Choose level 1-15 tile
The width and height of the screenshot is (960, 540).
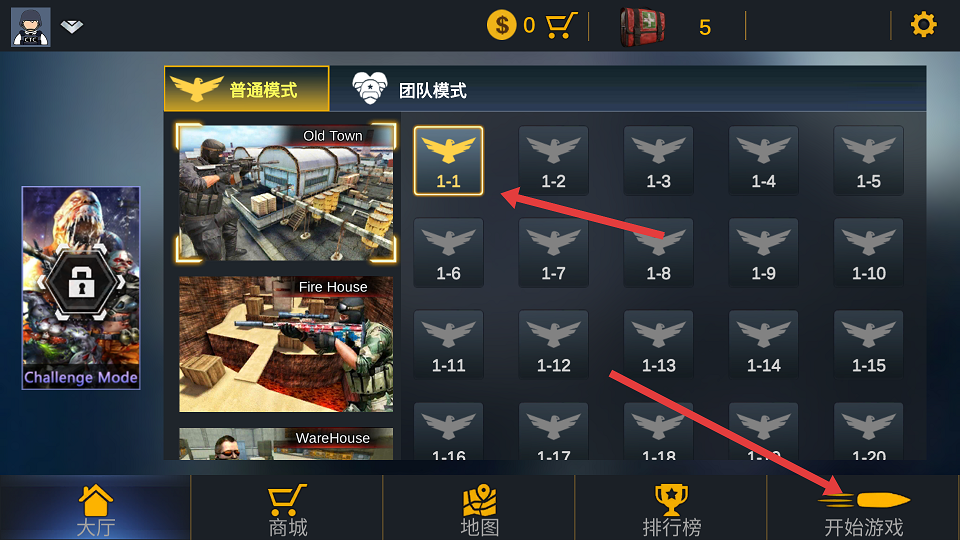[x=868, y=344]
